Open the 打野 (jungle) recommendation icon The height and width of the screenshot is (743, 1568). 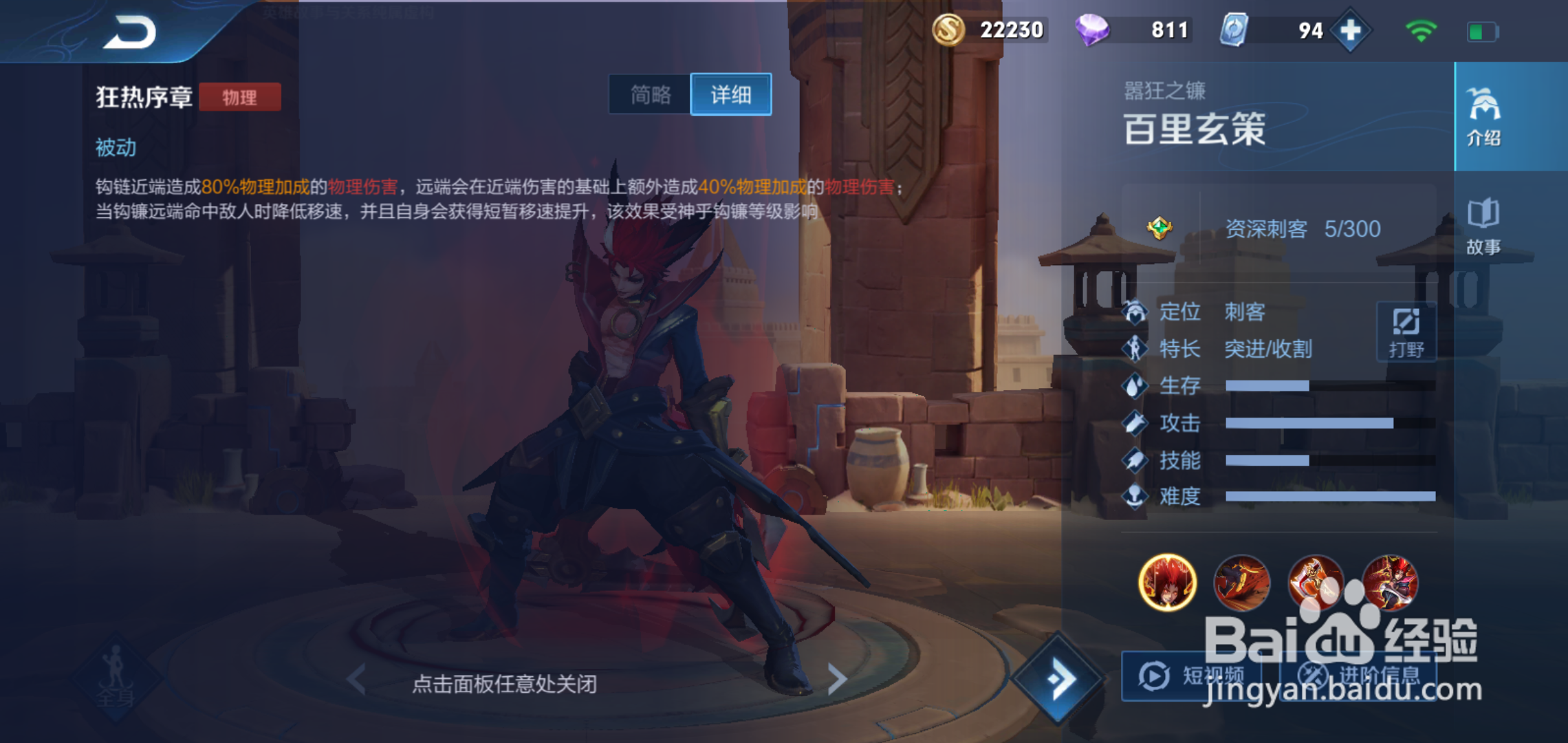[1407, 332]
